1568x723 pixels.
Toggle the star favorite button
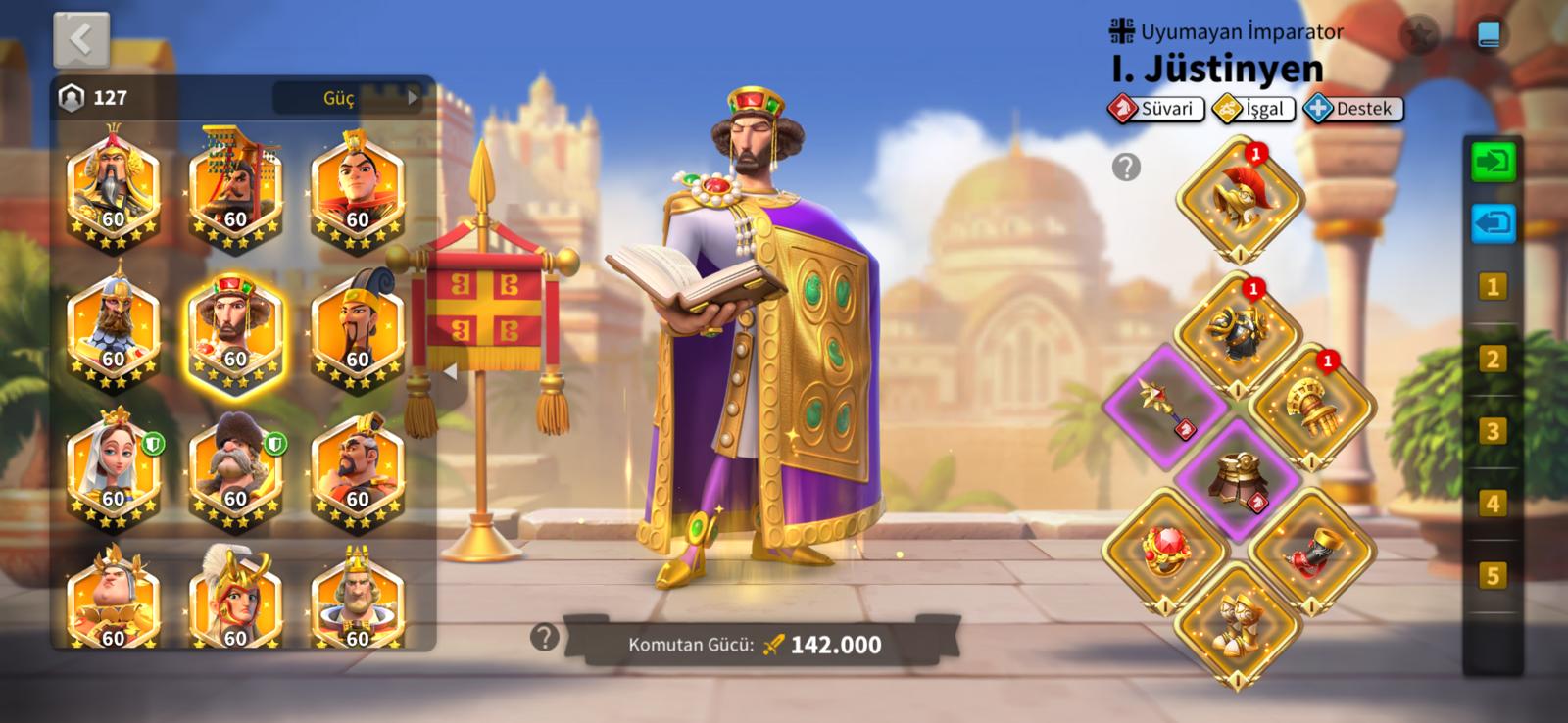(1420, 37)
